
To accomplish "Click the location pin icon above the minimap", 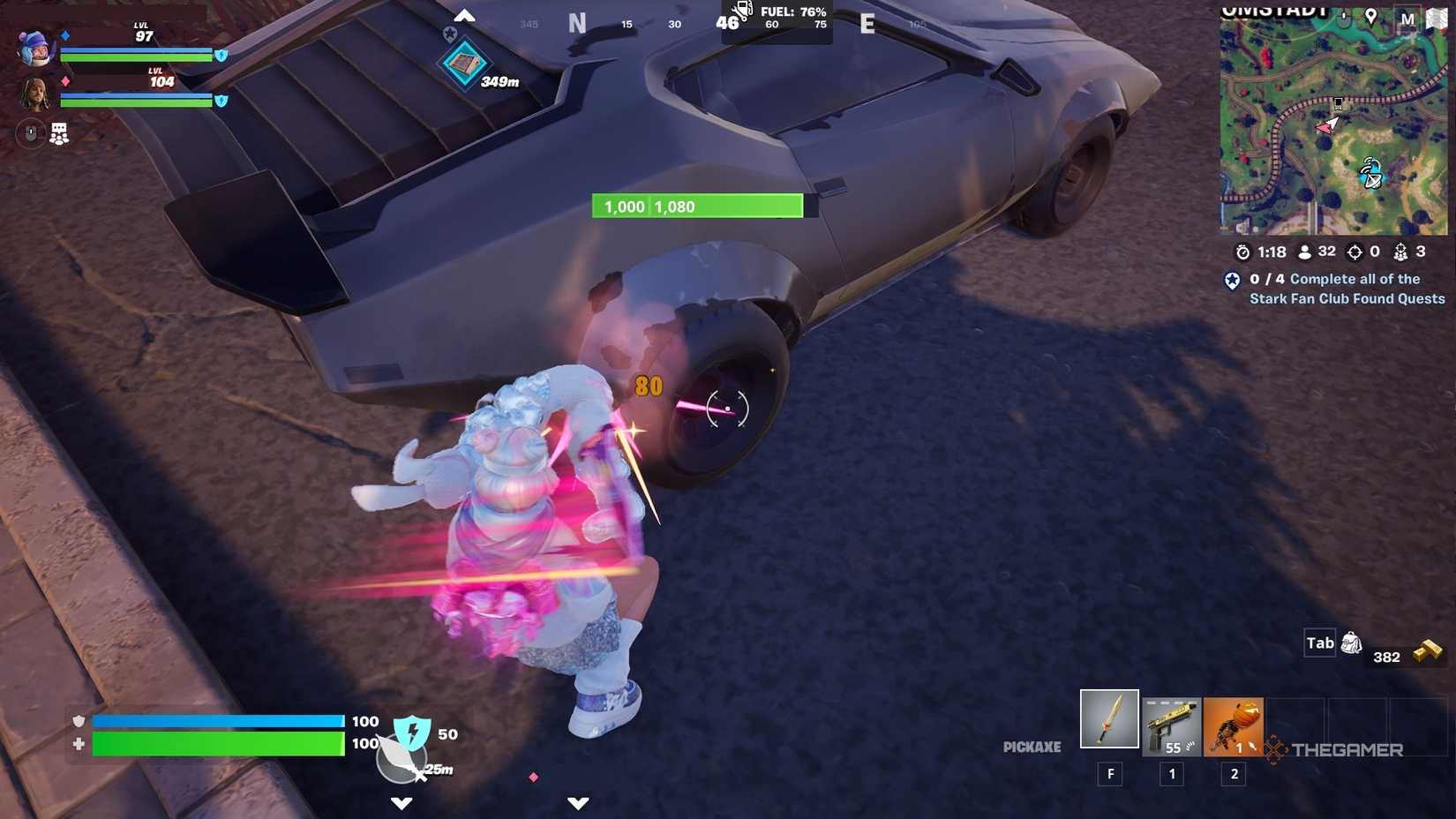I will [1372, 16].
